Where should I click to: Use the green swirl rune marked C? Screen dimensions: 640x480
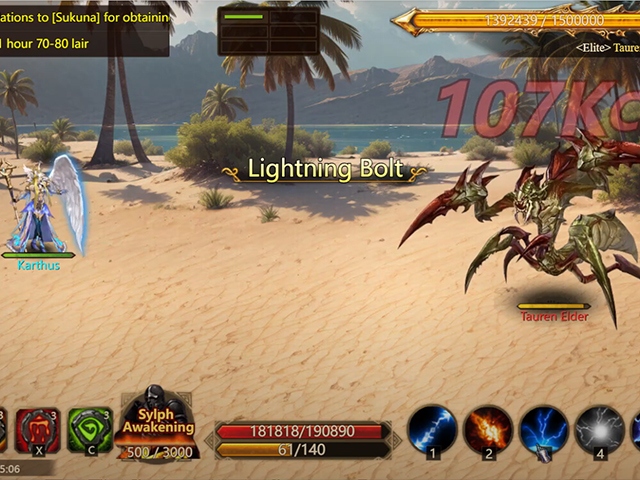[90, 430]
